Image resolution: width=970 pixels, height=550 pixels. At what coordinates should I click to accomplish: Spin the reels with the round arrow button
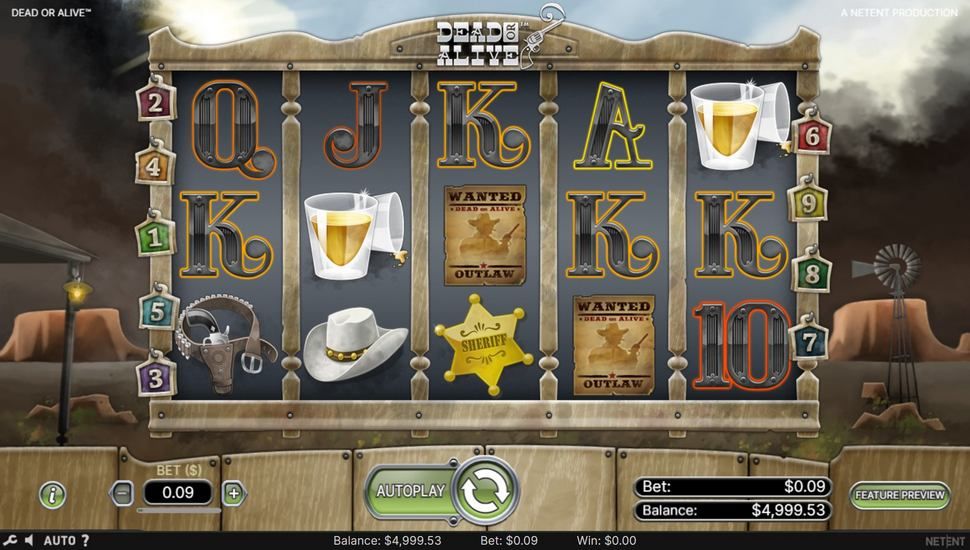[x=487, y=491]
